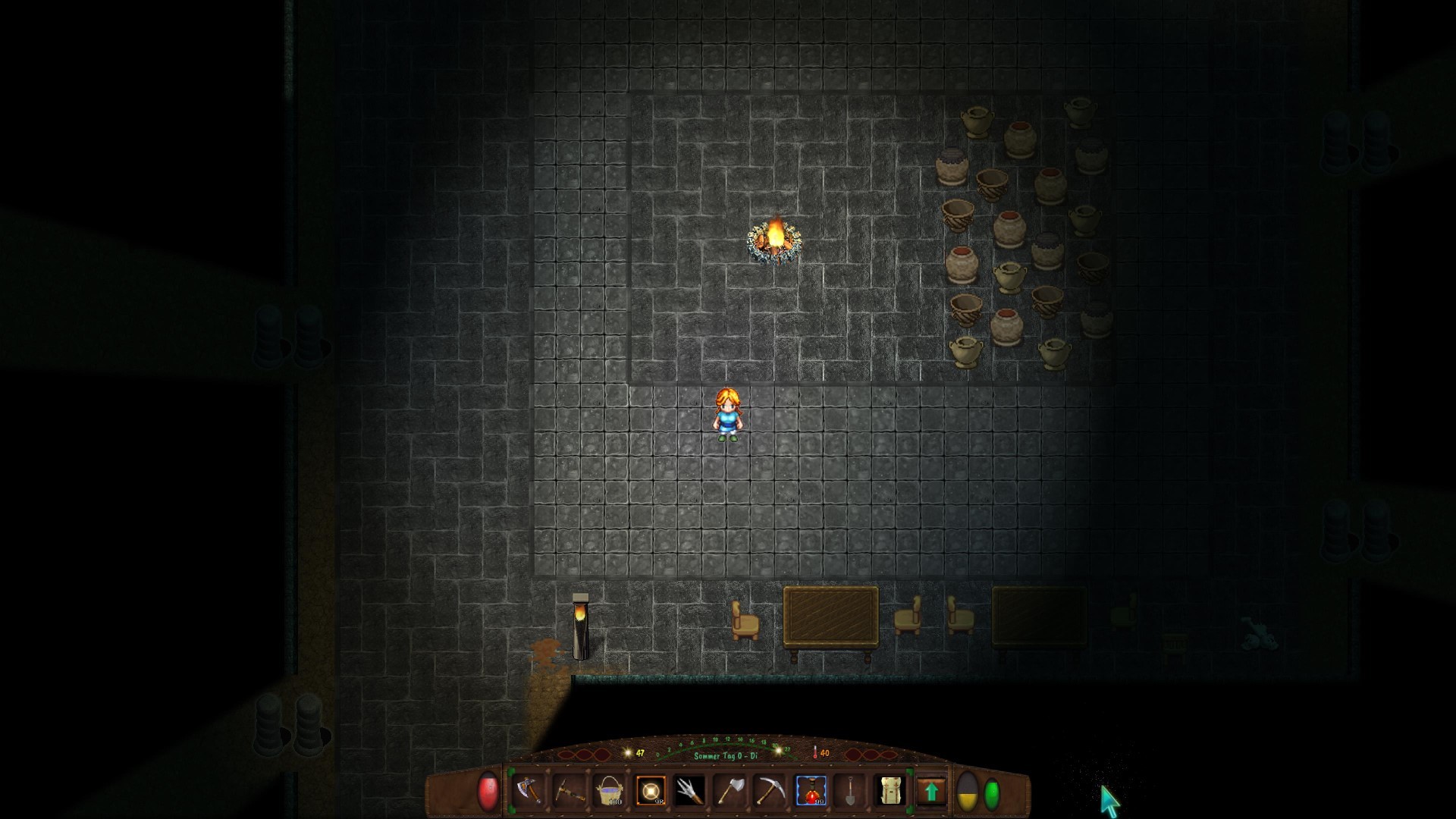Click the campfire in the room
The height and width of the screenshot is (819, 1456).
(773, 240)
